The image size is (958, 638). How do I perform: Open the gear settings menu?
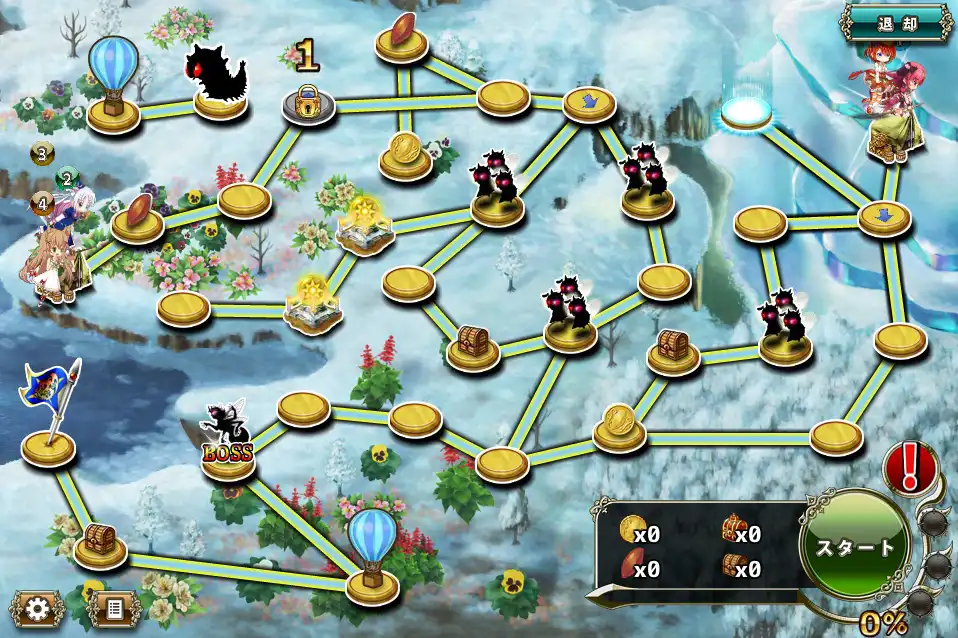38,608
